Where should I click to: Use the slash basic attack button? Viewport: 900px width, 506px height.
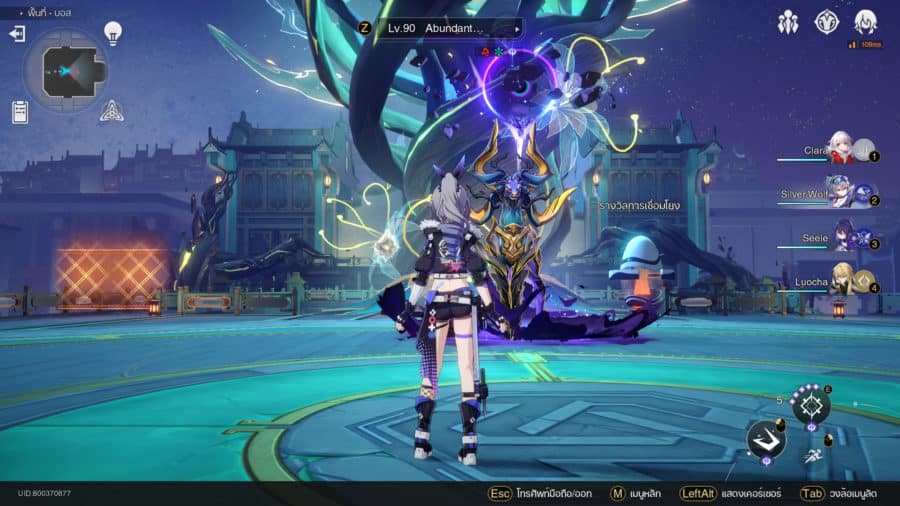coord(766,439)
